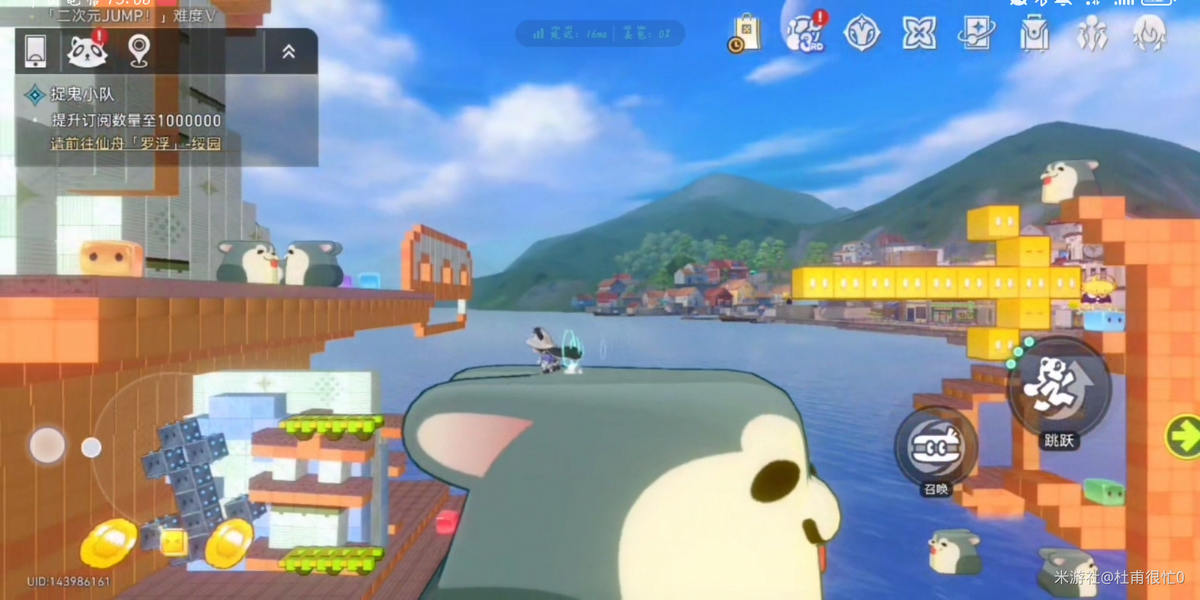Collapse the quest panel with double-chevron

click(288, 52)
